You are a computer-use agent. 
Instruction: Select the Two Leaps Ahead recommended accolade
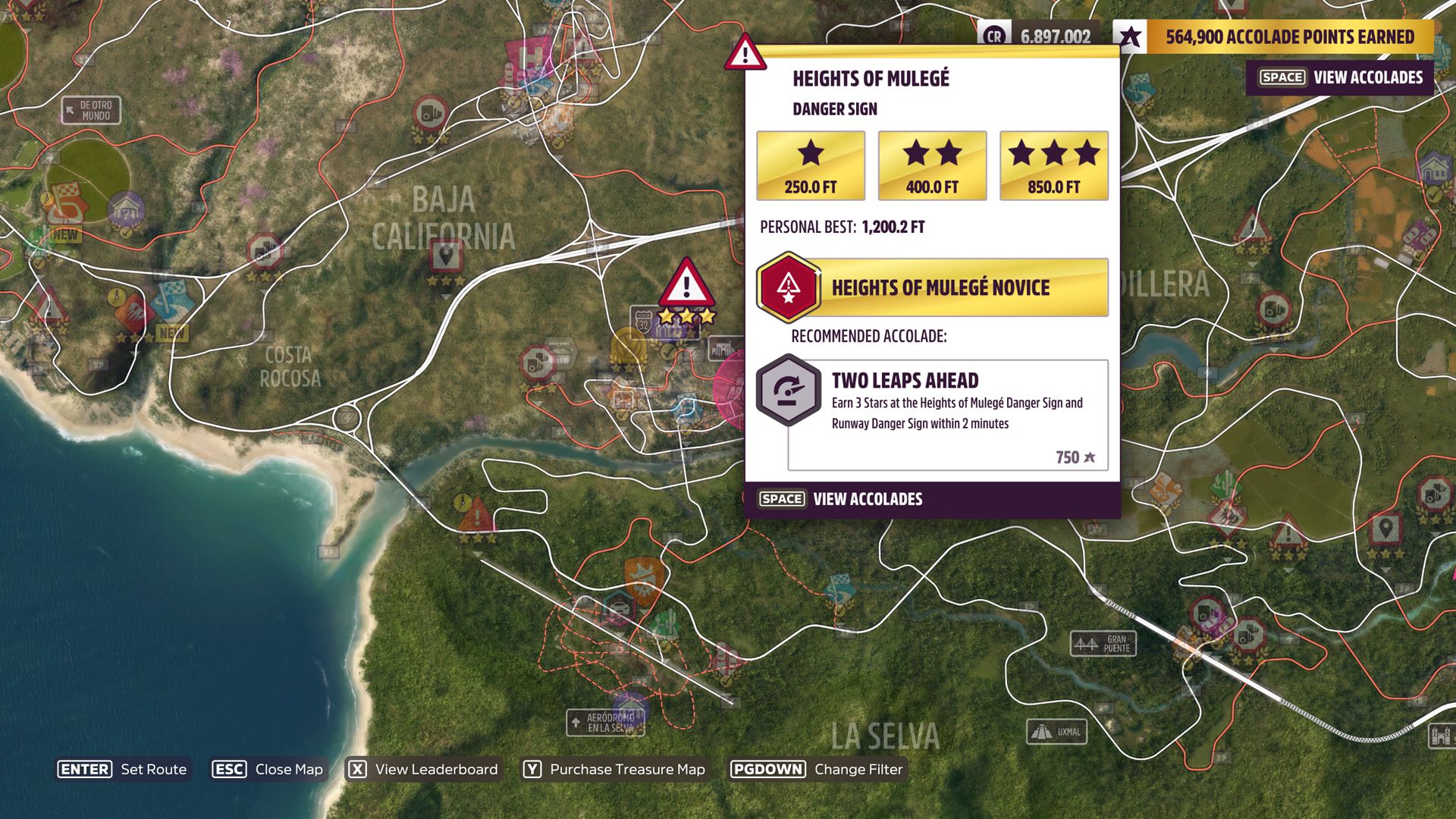pos(947,414)
